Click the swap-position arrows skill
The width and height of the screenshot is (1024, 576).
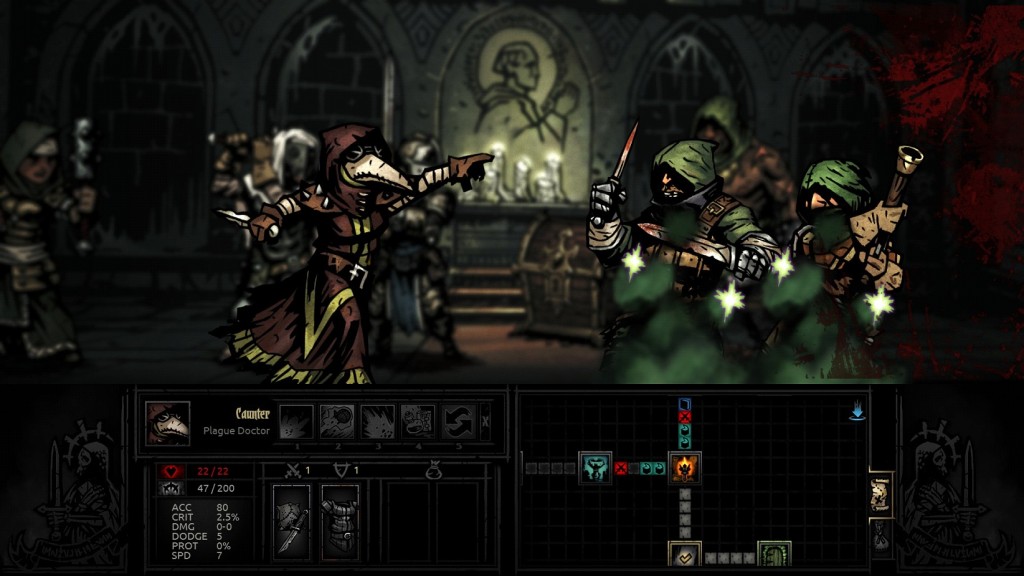(458, 421)
